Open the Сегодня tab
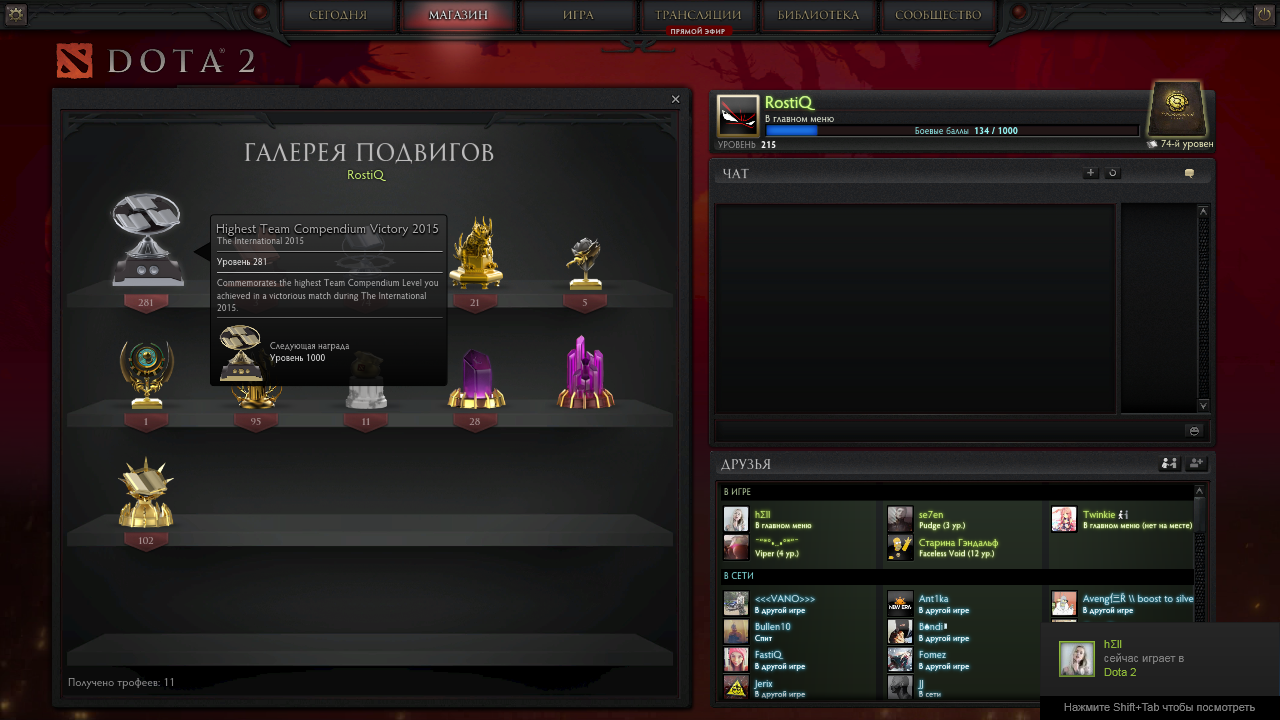1280x720 pixels. point(338,15)
